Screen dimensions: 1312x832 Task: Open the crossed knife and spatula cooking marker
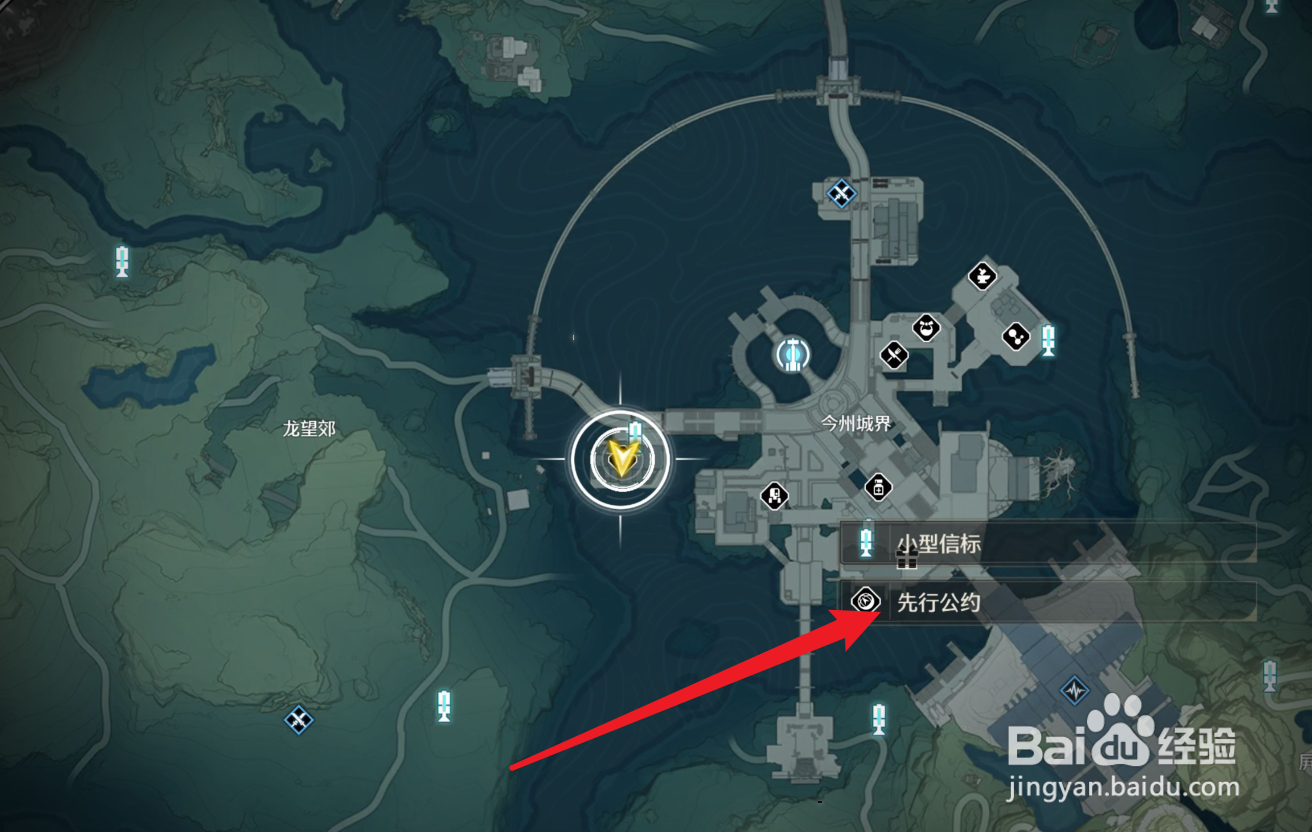point(893,355)
